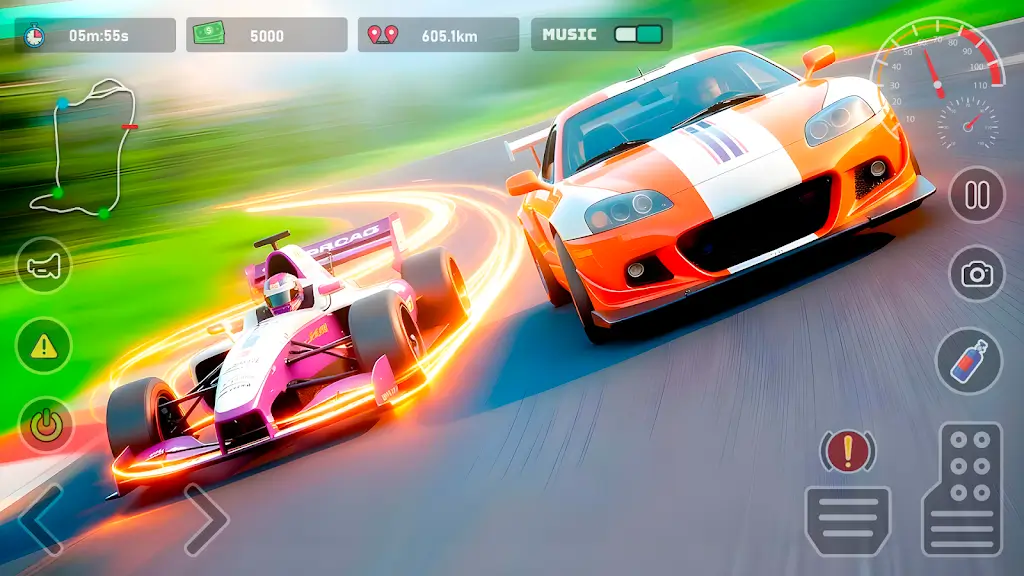The height and width of the screenshot is (576, 1024).
Task: Hit the brake pedal
Action: click(848, 520)
